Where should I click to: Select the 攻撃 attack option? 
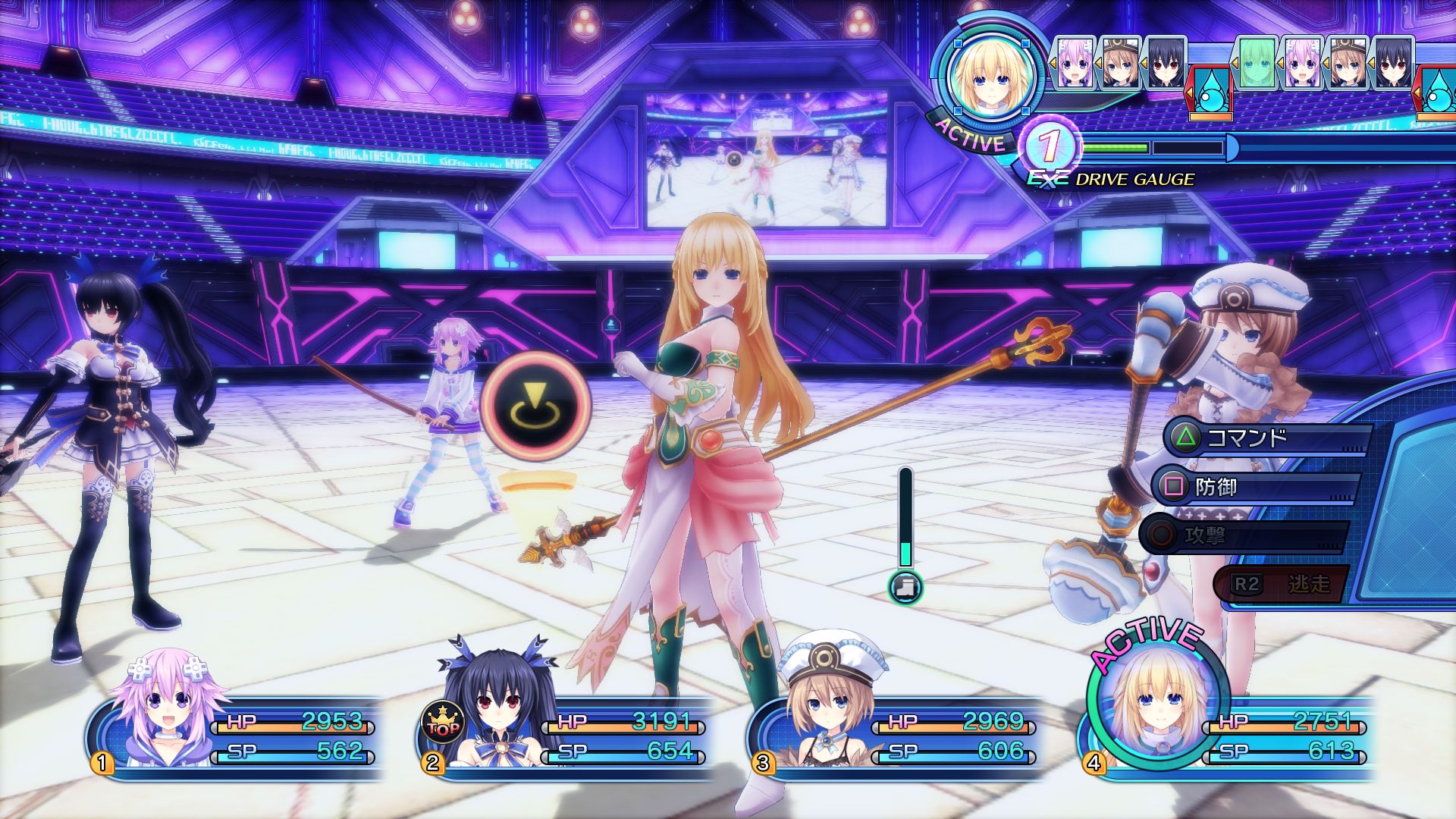(x=1244, y=536)
